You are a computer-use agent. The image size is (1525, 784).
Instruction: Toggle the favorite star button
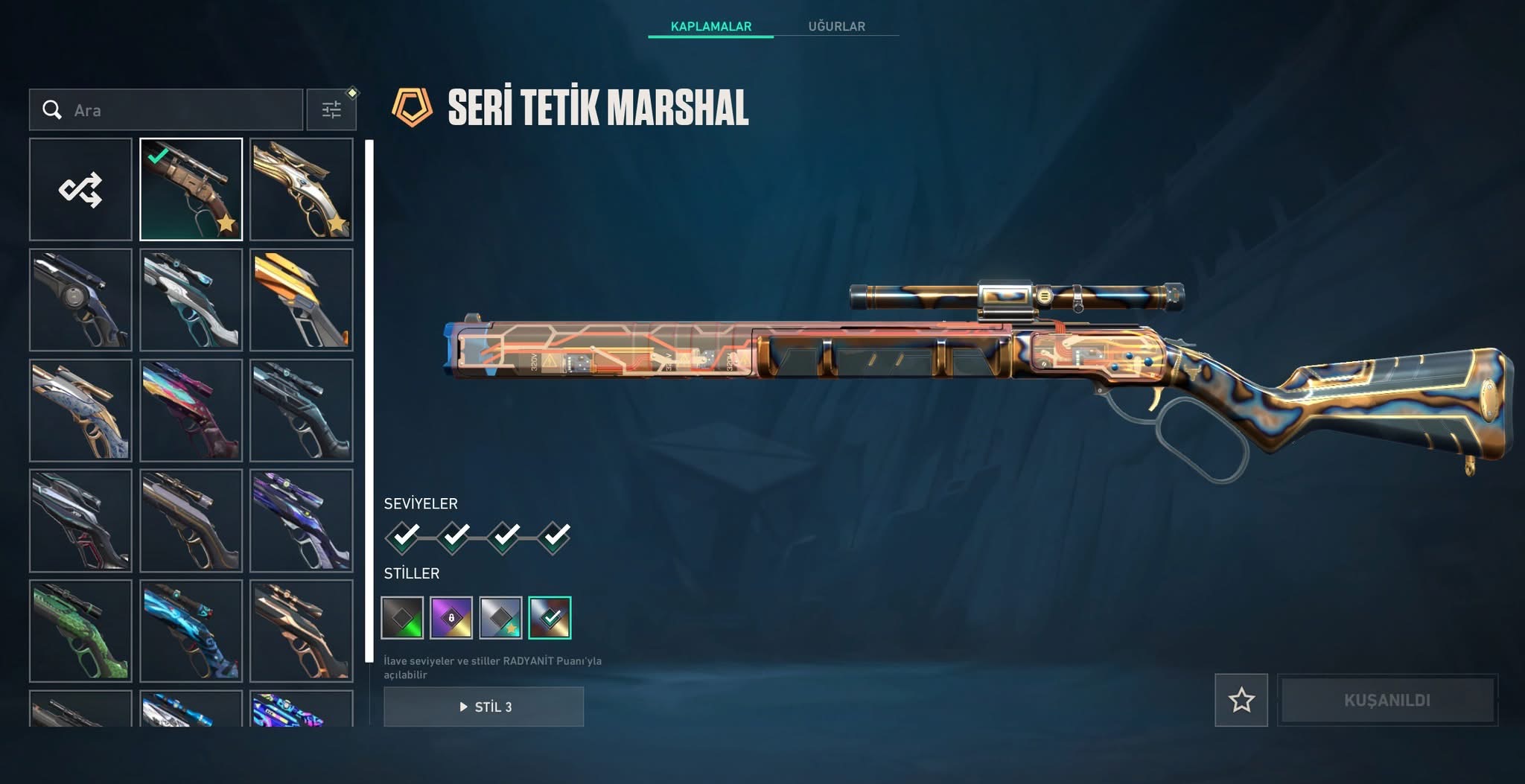tap(1241, 700)
